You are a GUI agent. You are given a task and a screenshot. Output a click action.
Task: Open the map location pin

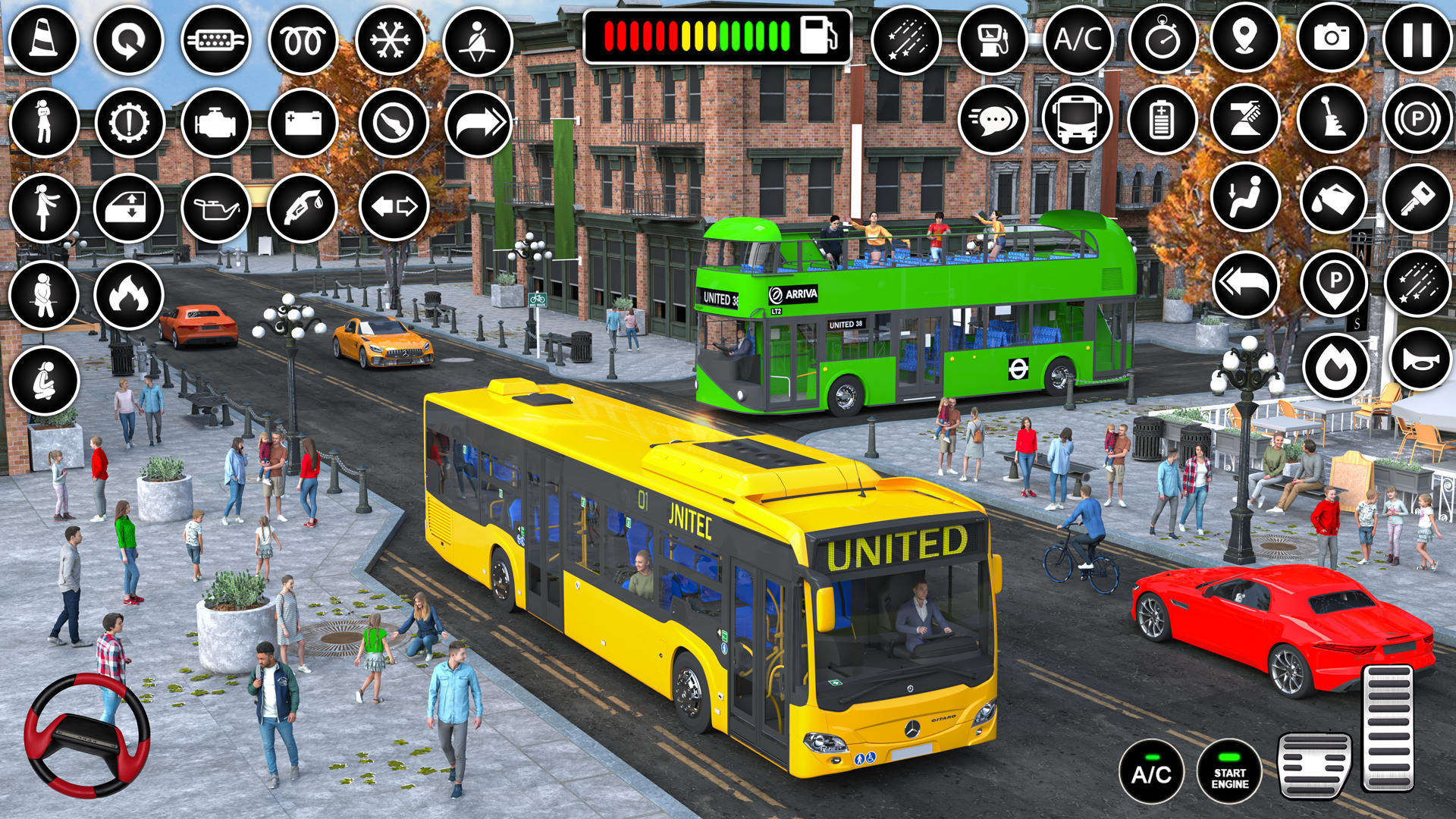[1245, 38]
